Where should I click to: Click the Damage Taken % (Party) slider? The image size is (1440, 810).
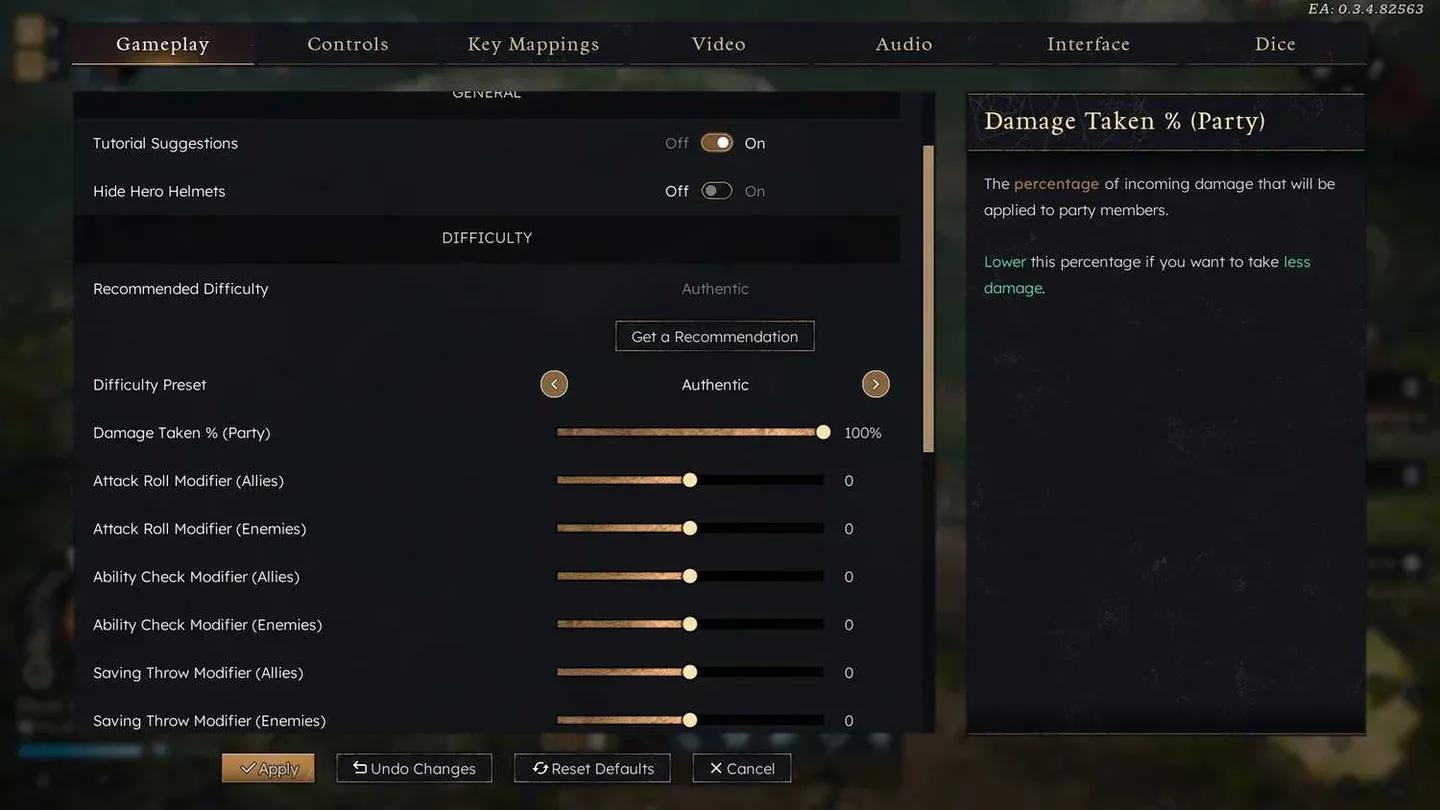pos(690,432)
